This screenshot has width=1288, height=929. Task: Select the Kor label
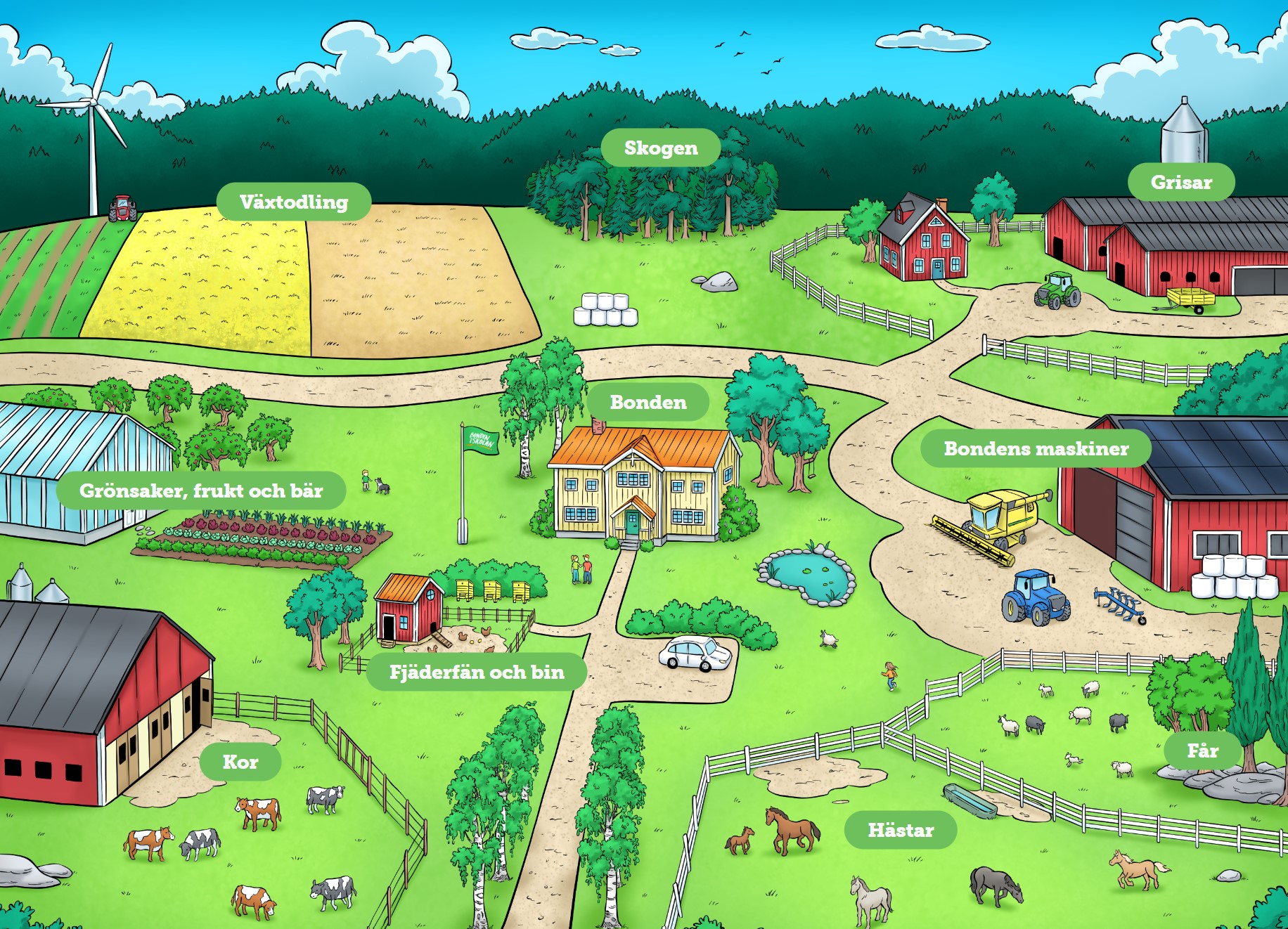pyautogui.click(x=240, y=762)
